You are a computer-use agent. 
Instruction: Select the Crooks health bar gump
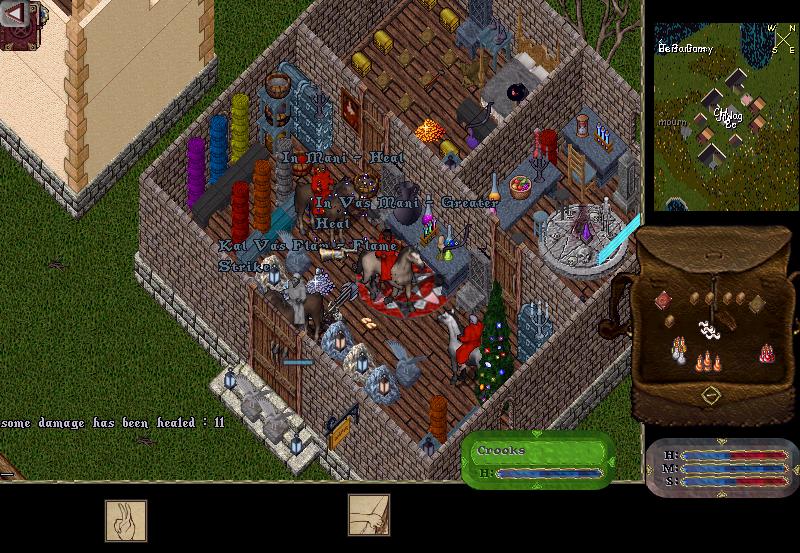click(x=538, y=460)
